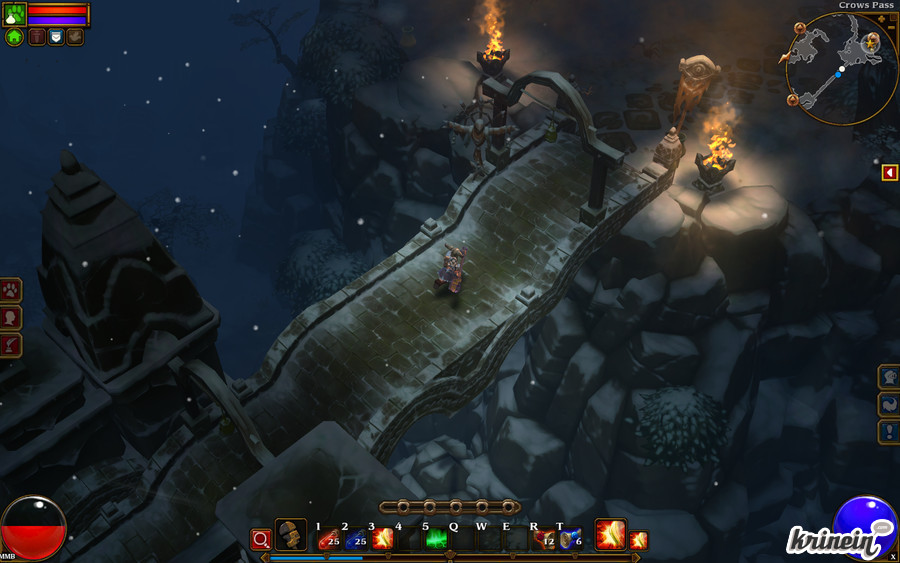Send pet to town with green house button
Image resolution: width=900 pixels, height=563 pixels.
coord(14,37)
